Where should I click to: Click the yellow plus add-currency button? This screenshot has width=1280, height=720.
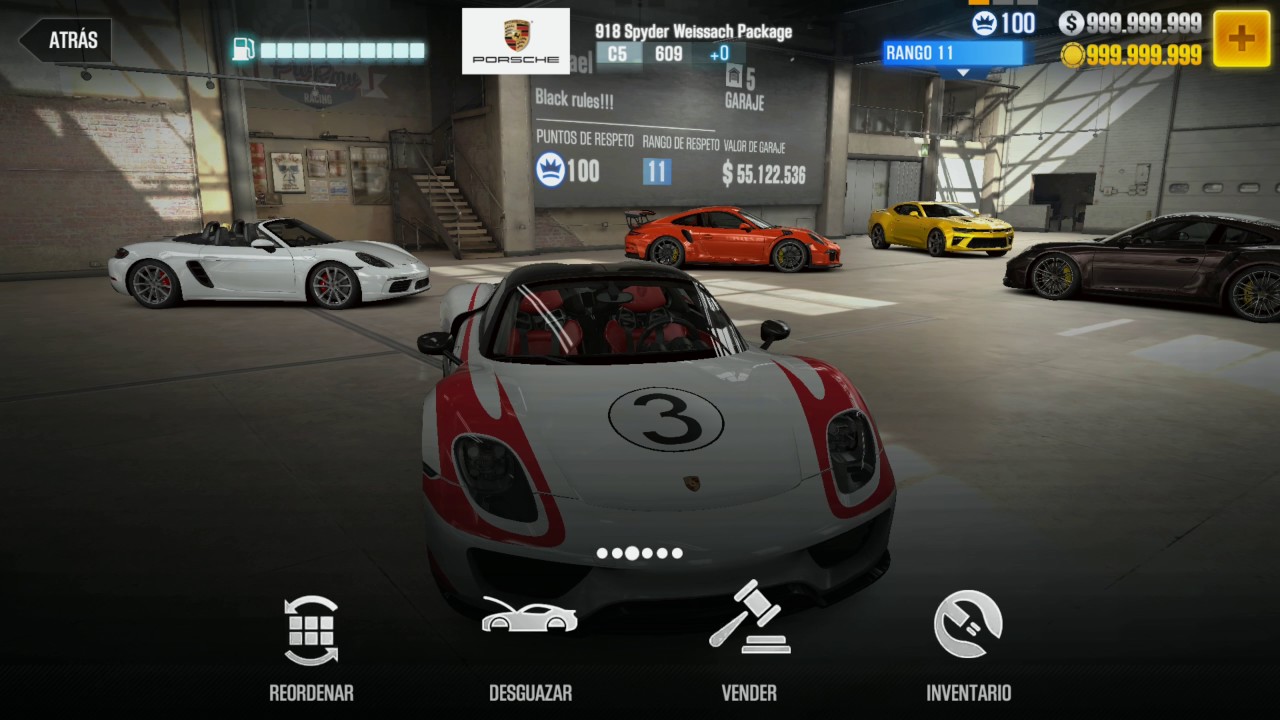pos(1241,39)
